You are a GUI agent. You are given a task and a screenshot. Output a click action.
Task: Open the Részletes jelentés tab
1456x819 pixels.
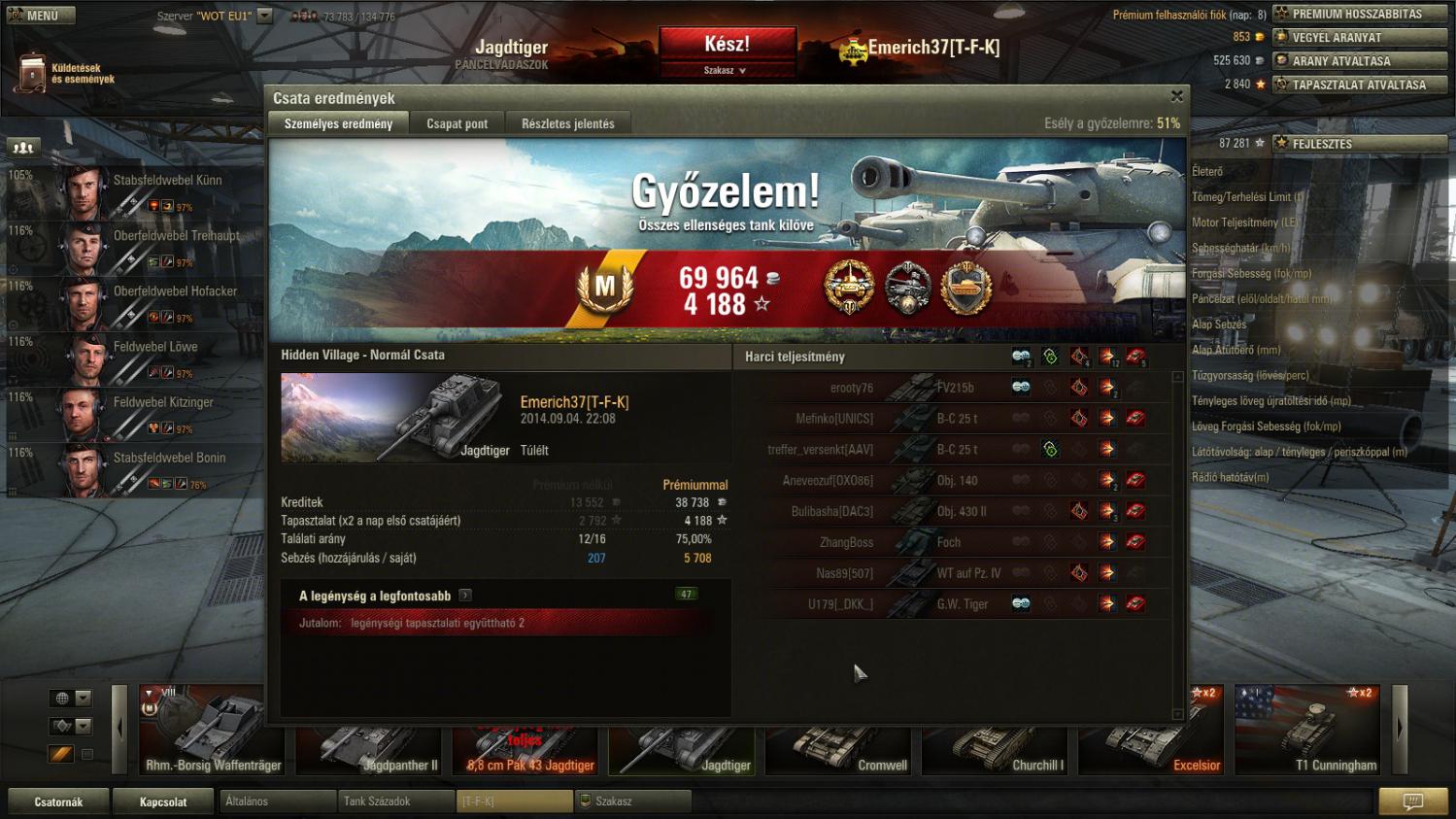point(567,123)
